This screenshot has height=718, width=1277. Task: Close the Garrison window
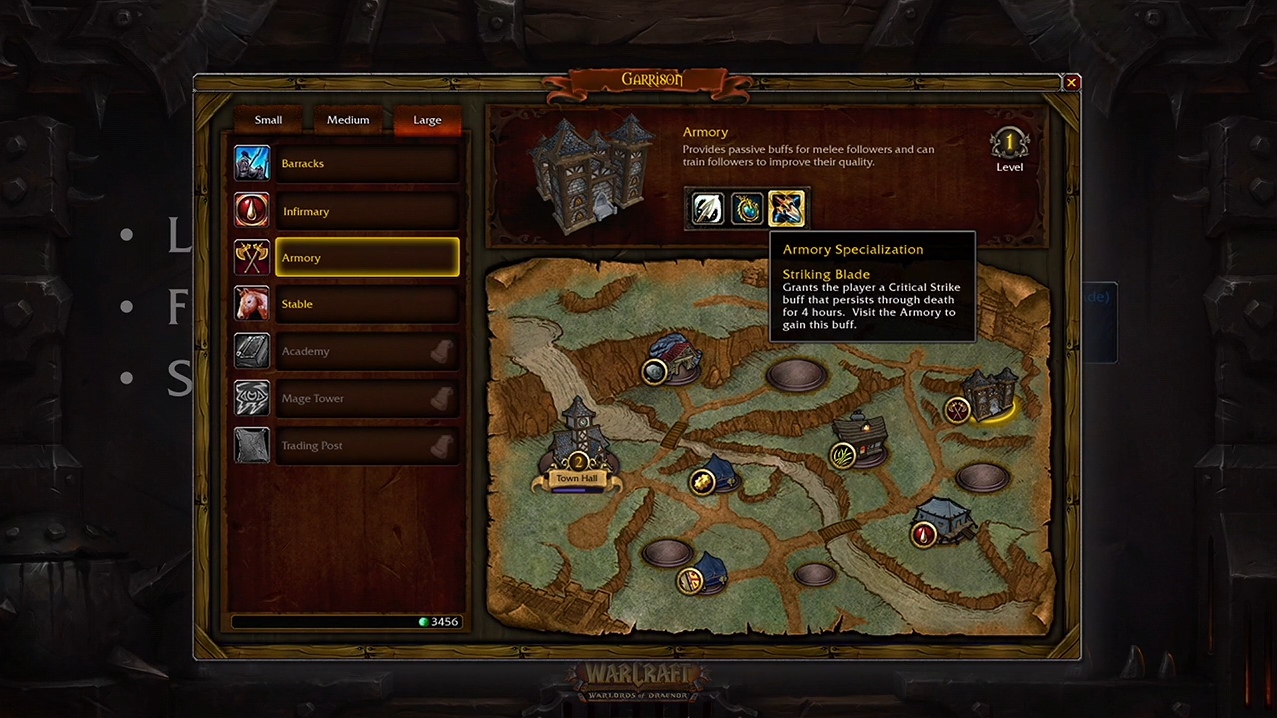(x=1071, y=83)
